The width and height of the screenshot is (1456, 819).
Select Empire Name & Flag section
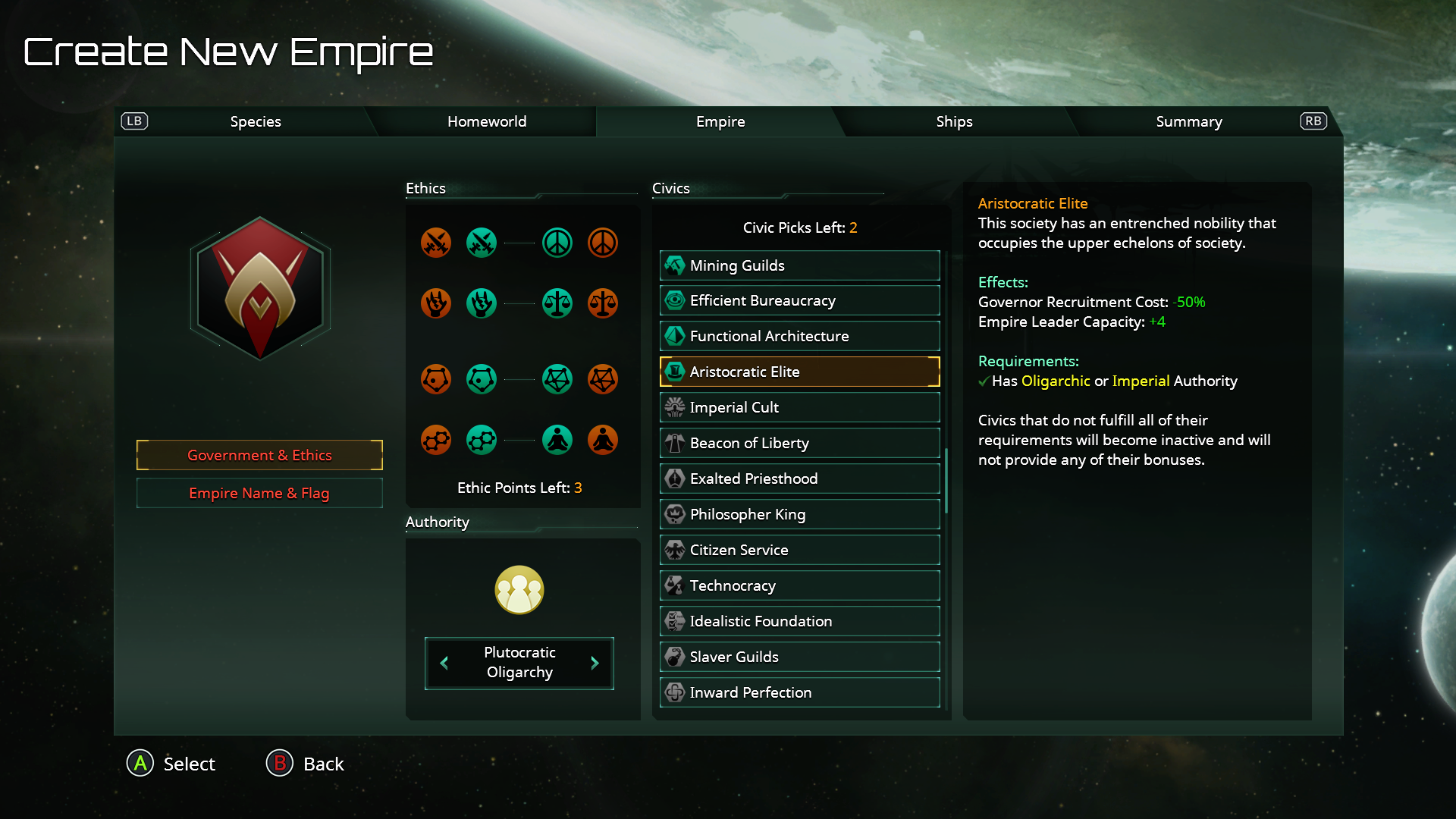click(259, 493)
